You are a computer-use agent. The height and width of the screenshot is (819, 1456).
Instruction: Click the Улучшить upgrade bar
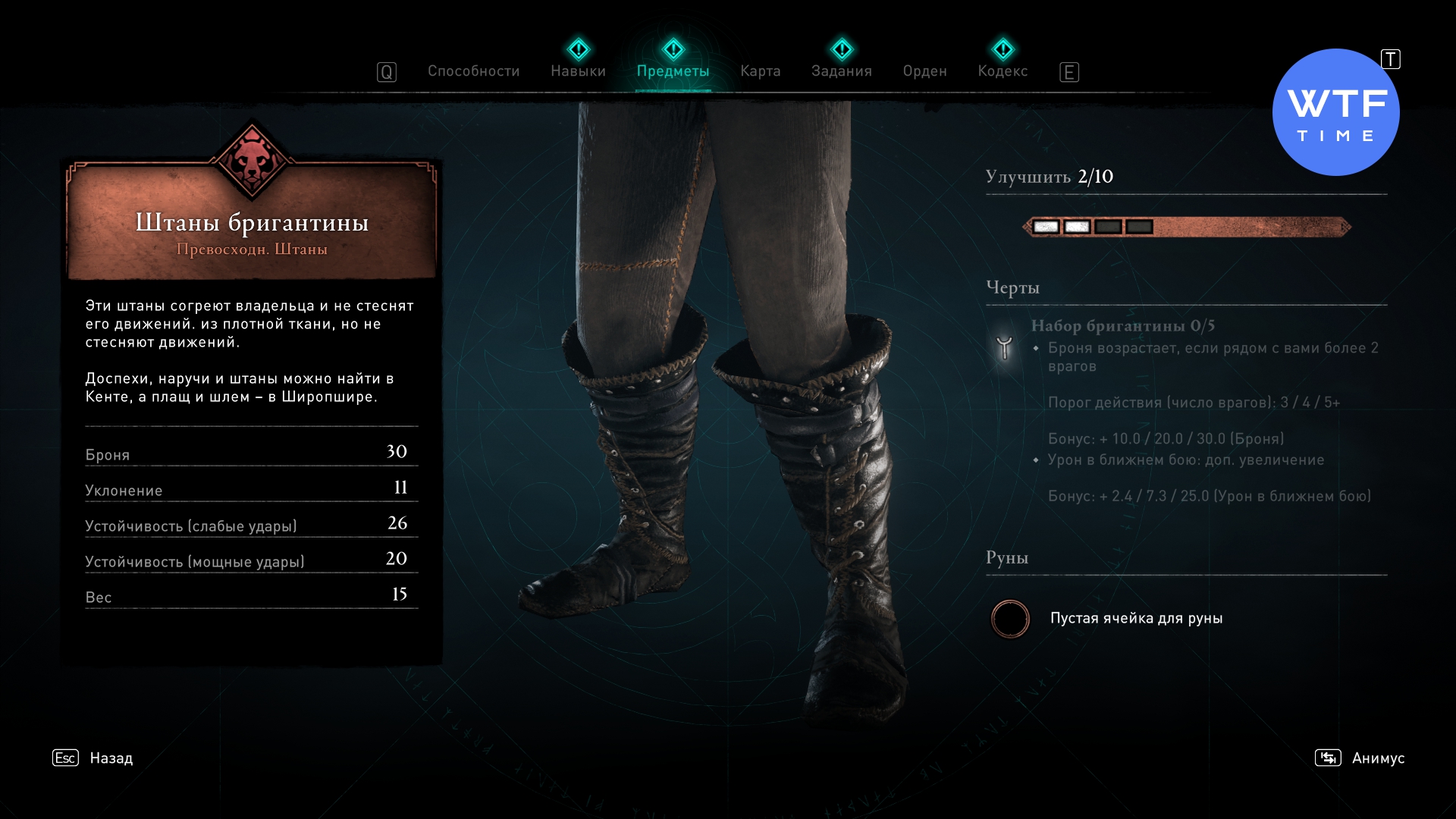1187,227
